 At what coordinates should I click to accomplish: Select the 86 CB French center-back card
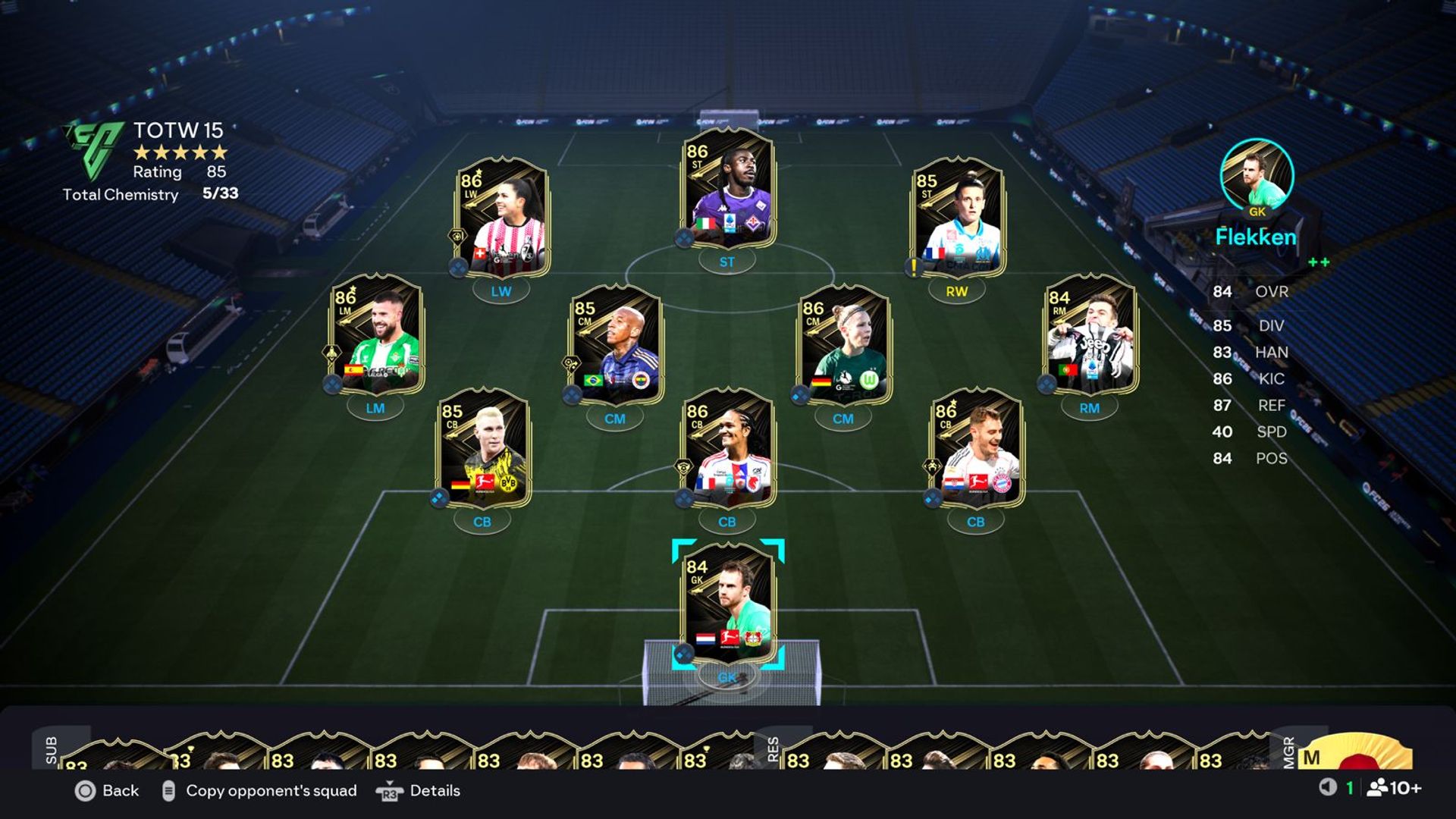[728, 448]
